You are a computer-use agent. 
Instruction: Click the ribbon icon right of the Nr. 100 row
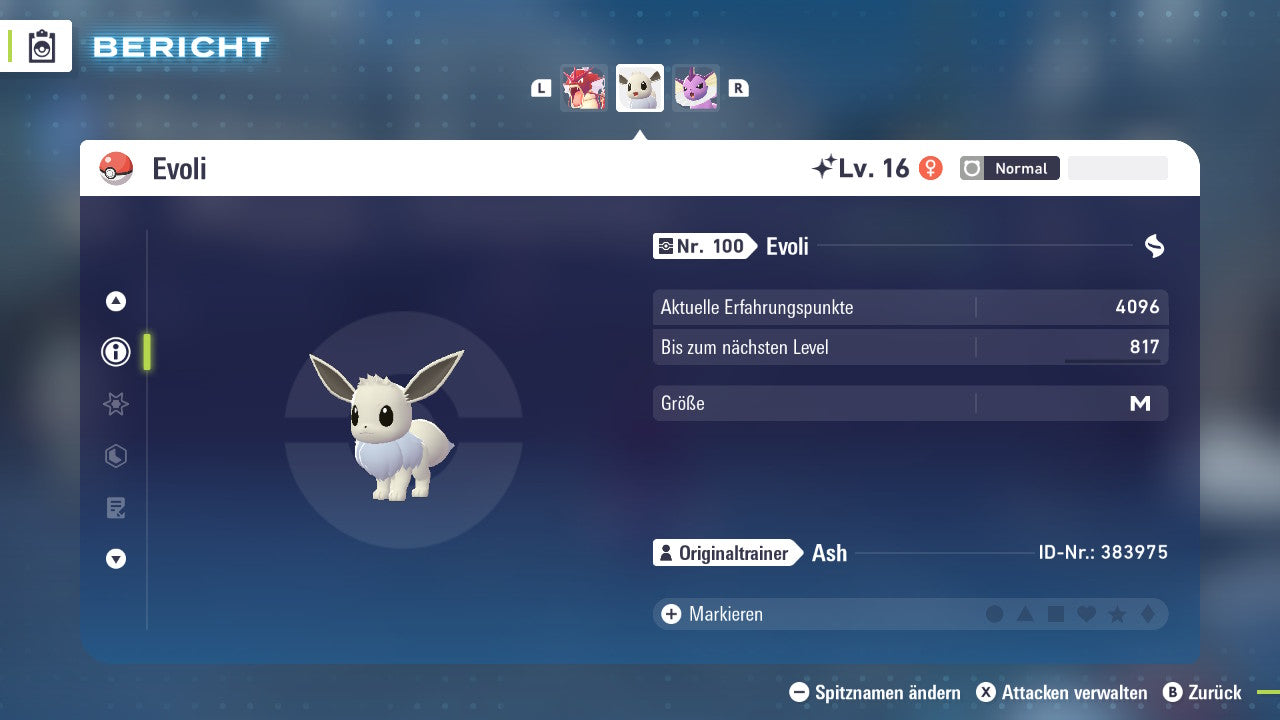tap(1154, 246)
